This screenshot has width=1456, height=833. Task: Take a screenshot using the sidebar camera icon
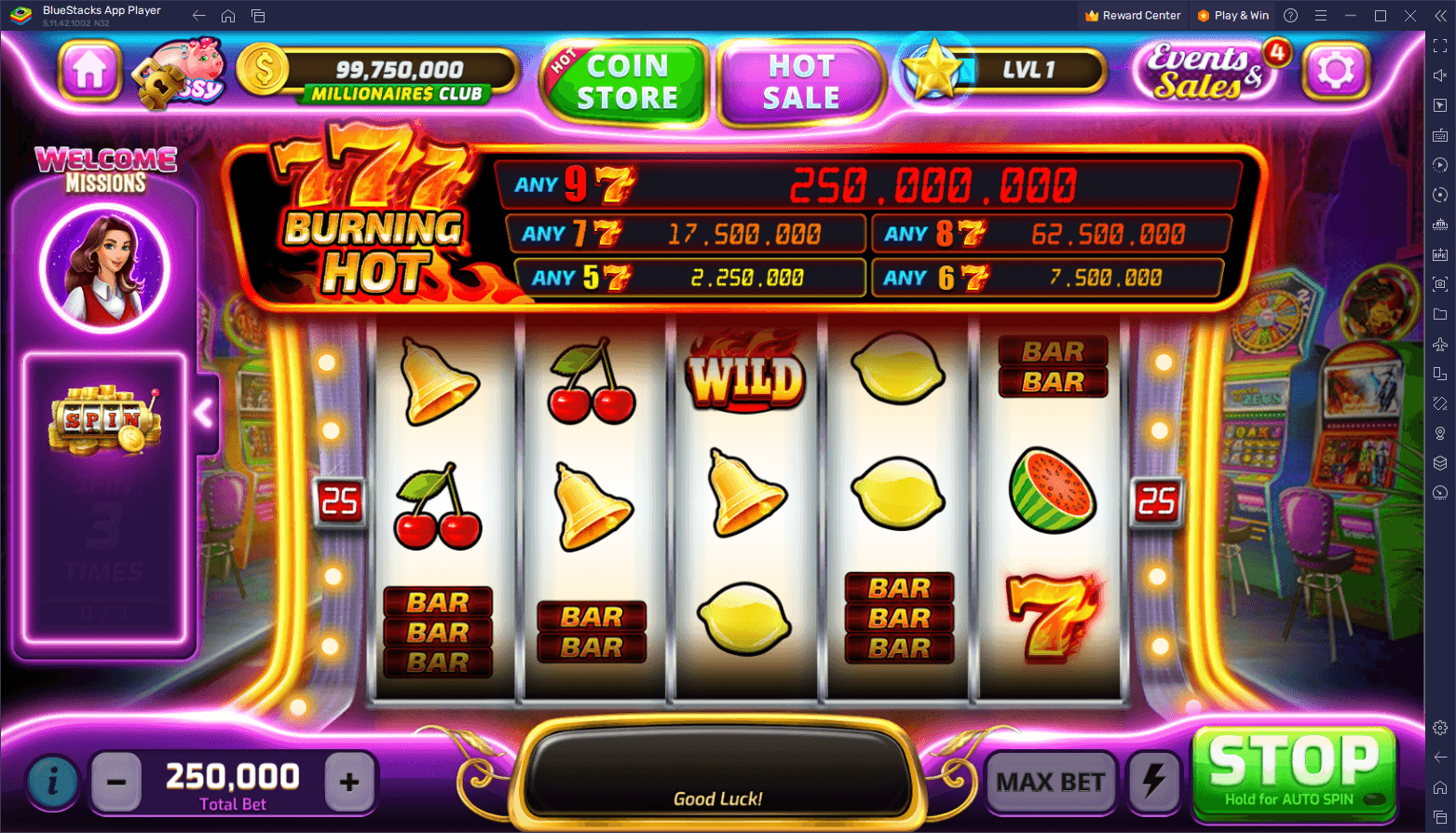pos(1439,283)
